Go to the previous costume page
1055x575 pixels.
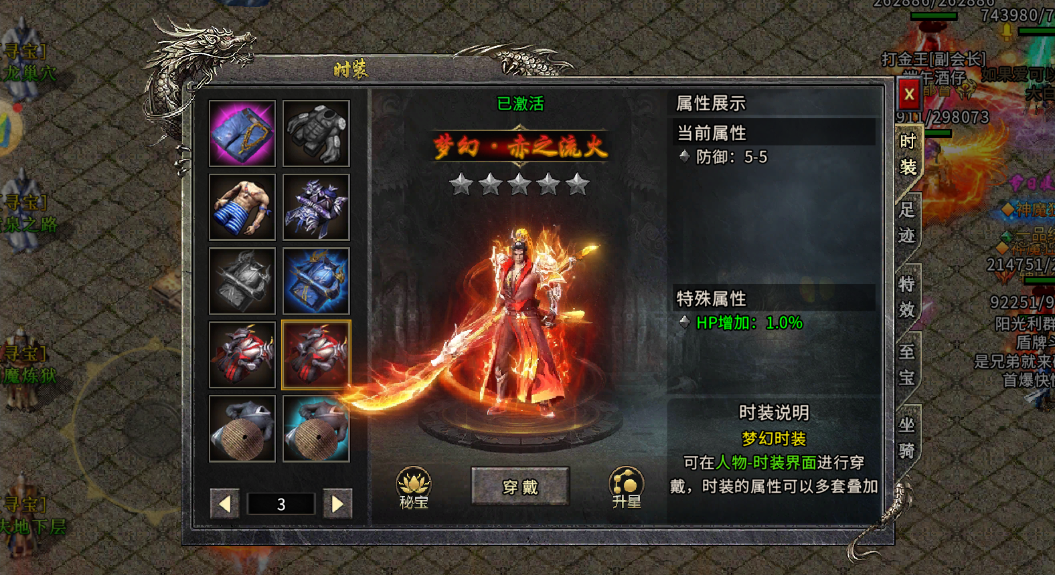225,504
